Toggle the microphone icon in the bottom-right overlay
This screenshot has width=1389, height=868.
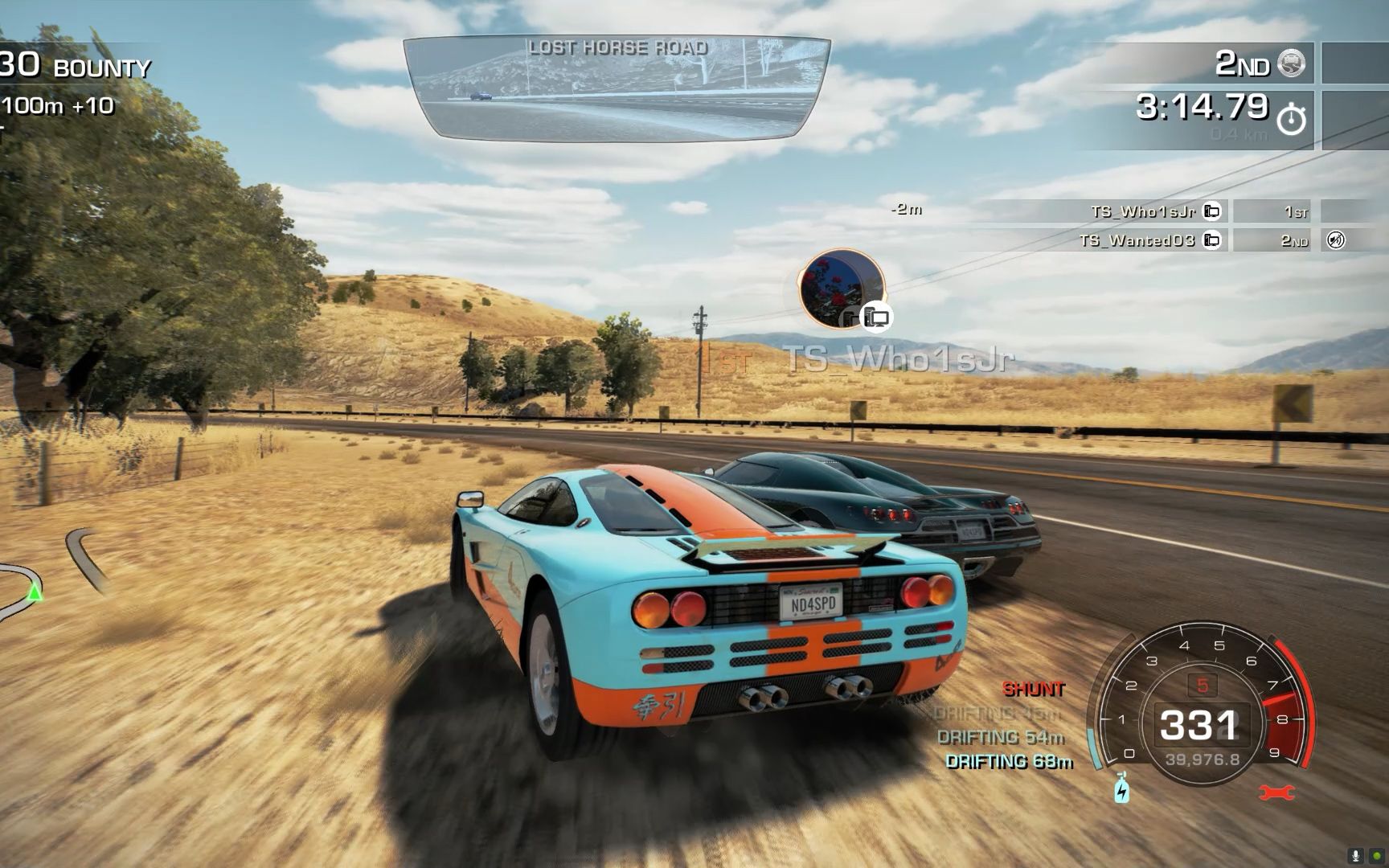pos(1356,857)
